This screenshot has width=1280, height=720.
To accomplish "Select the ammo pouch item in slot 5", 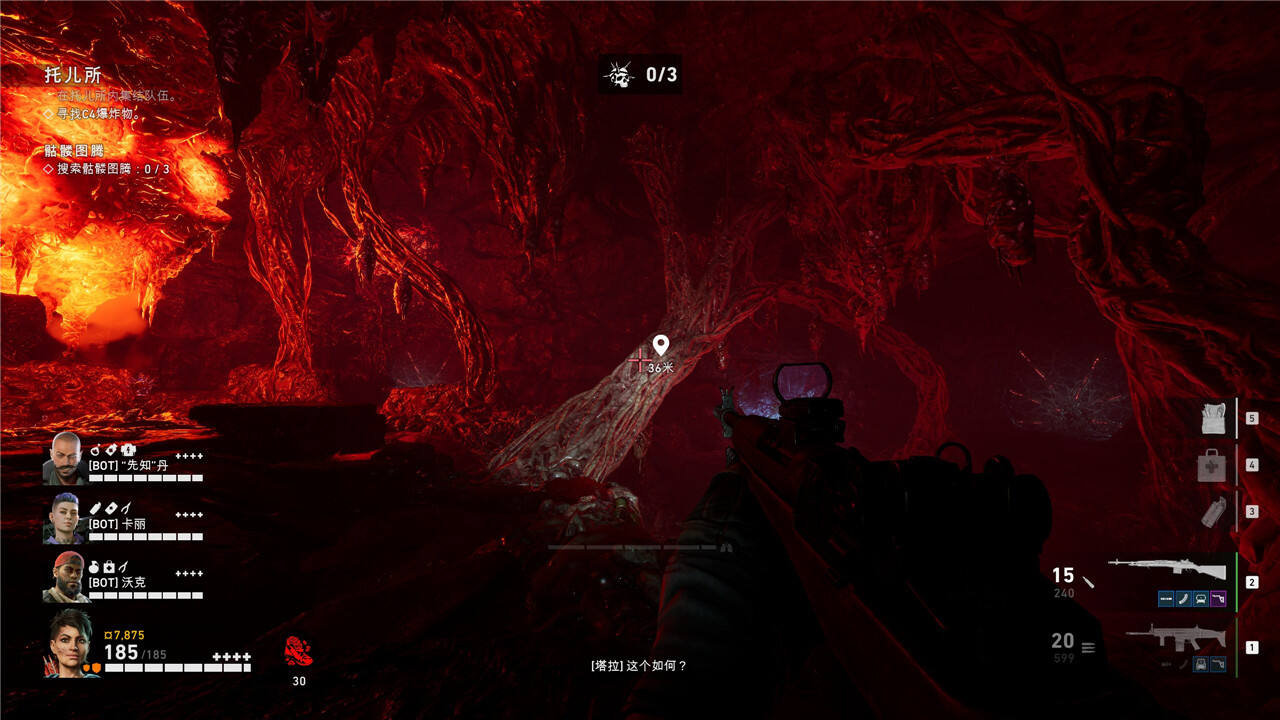I will point(1213,419).
